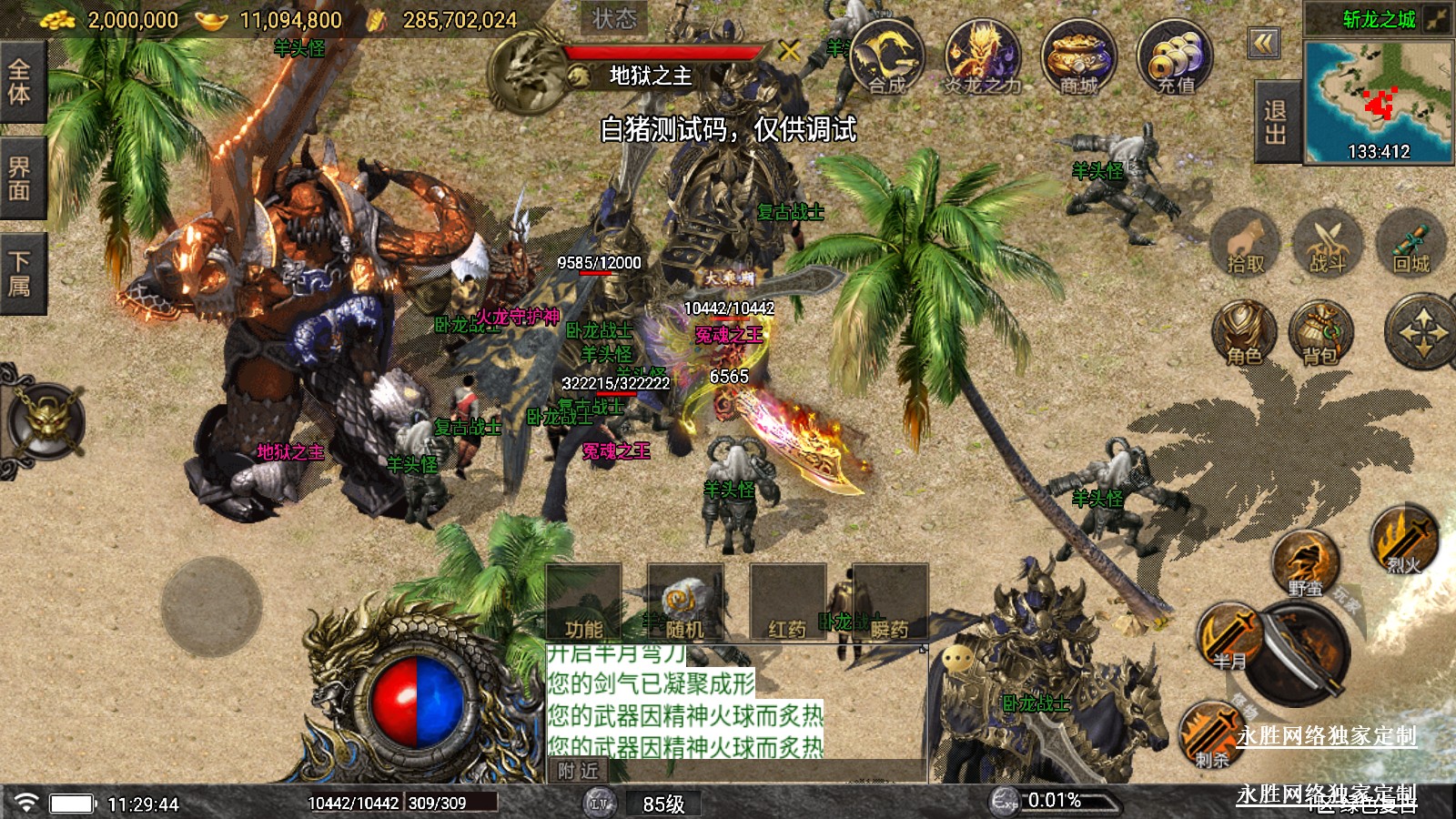Open the 炎龙之力 icon
Viewport: 1456px width, 819px height.
coord(982,58)
